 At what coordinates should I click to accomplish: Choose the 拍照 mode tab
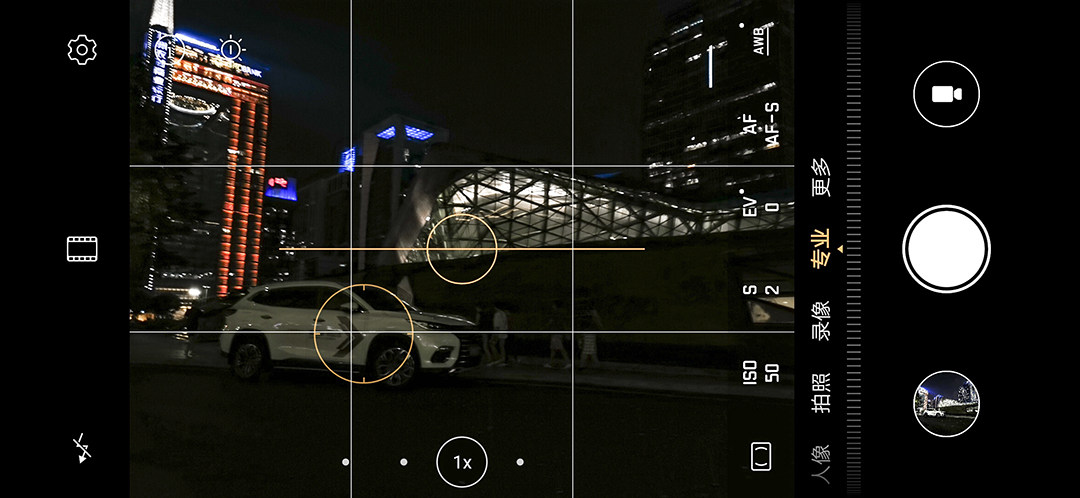click(821, 392)
